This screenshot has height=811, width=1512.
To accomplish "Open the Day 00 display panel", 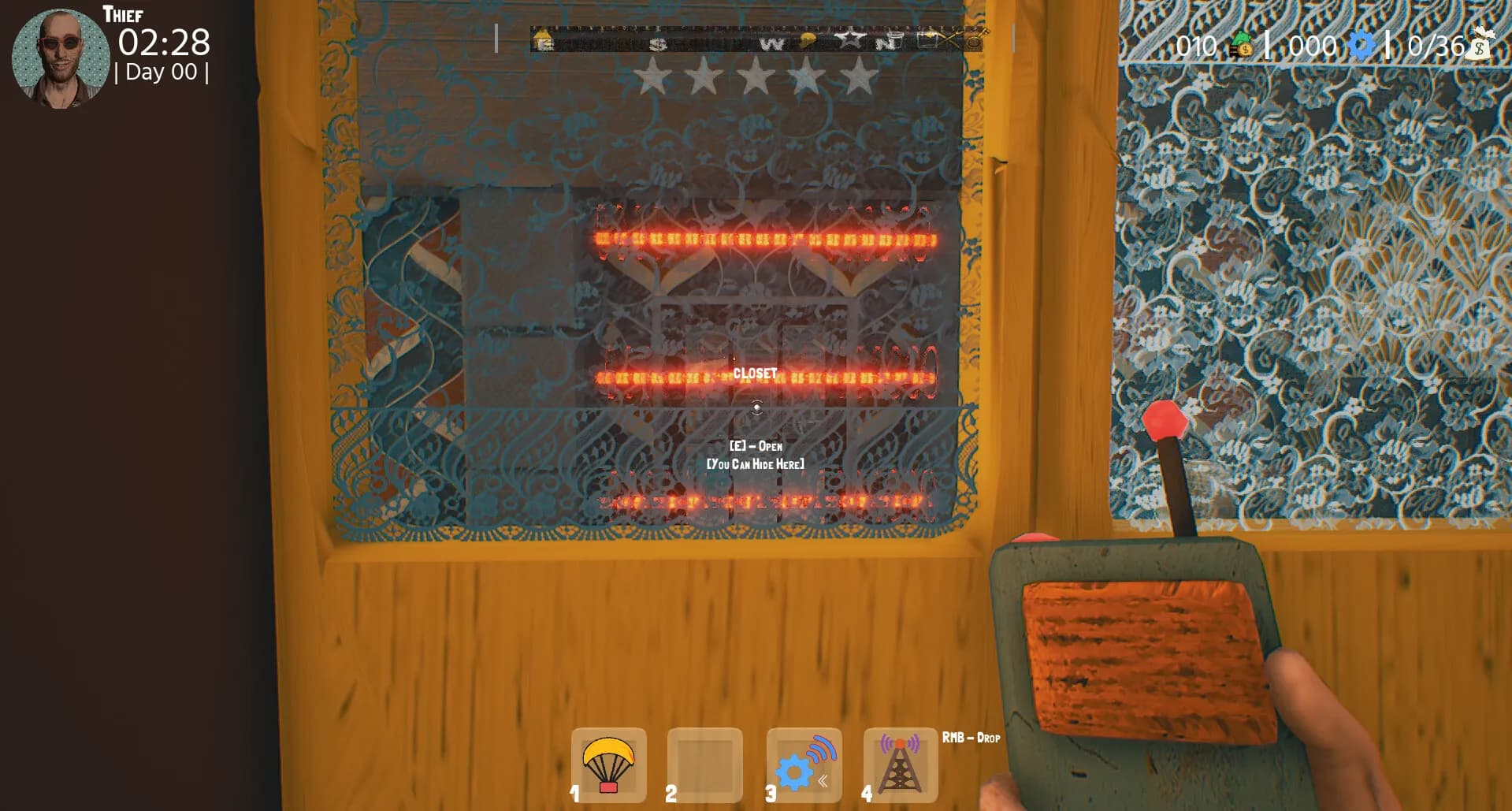I will 162,72.
